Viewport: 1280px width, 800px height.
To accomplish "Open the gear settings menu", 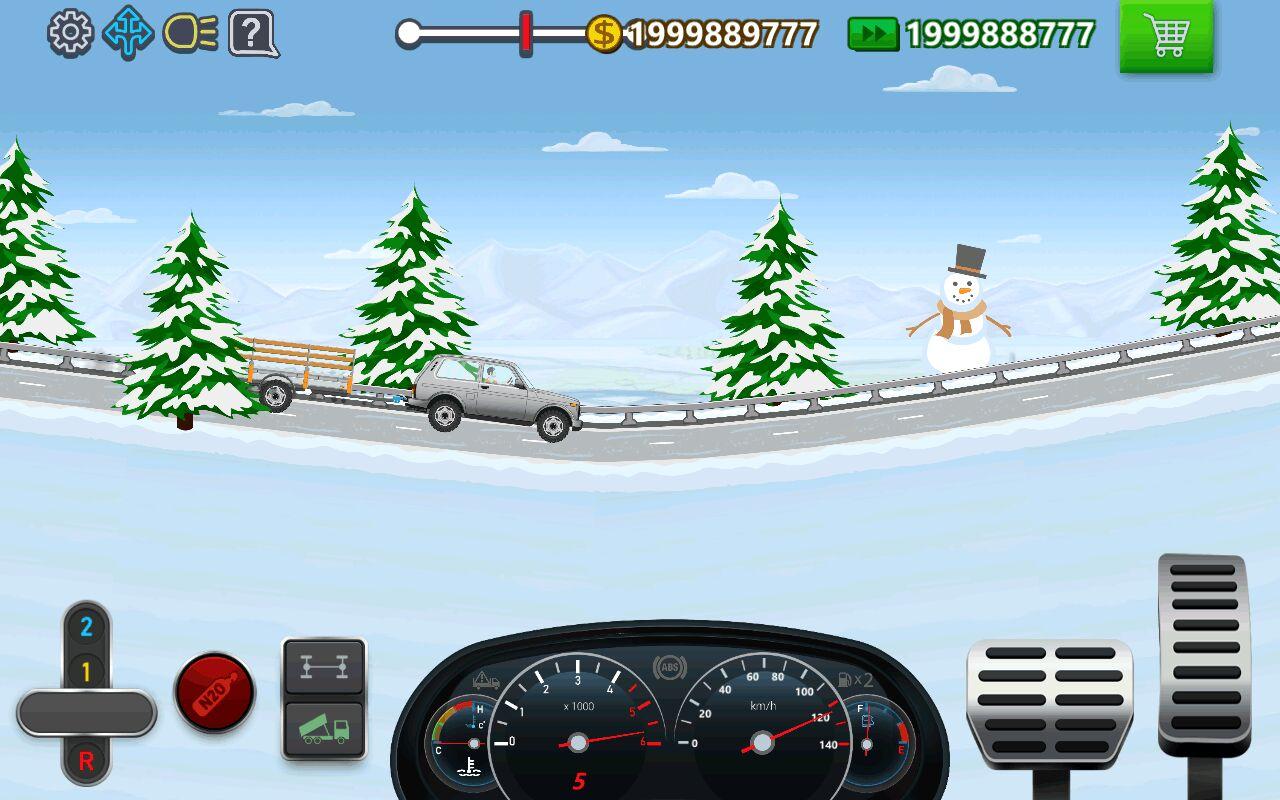I will 69,33.
